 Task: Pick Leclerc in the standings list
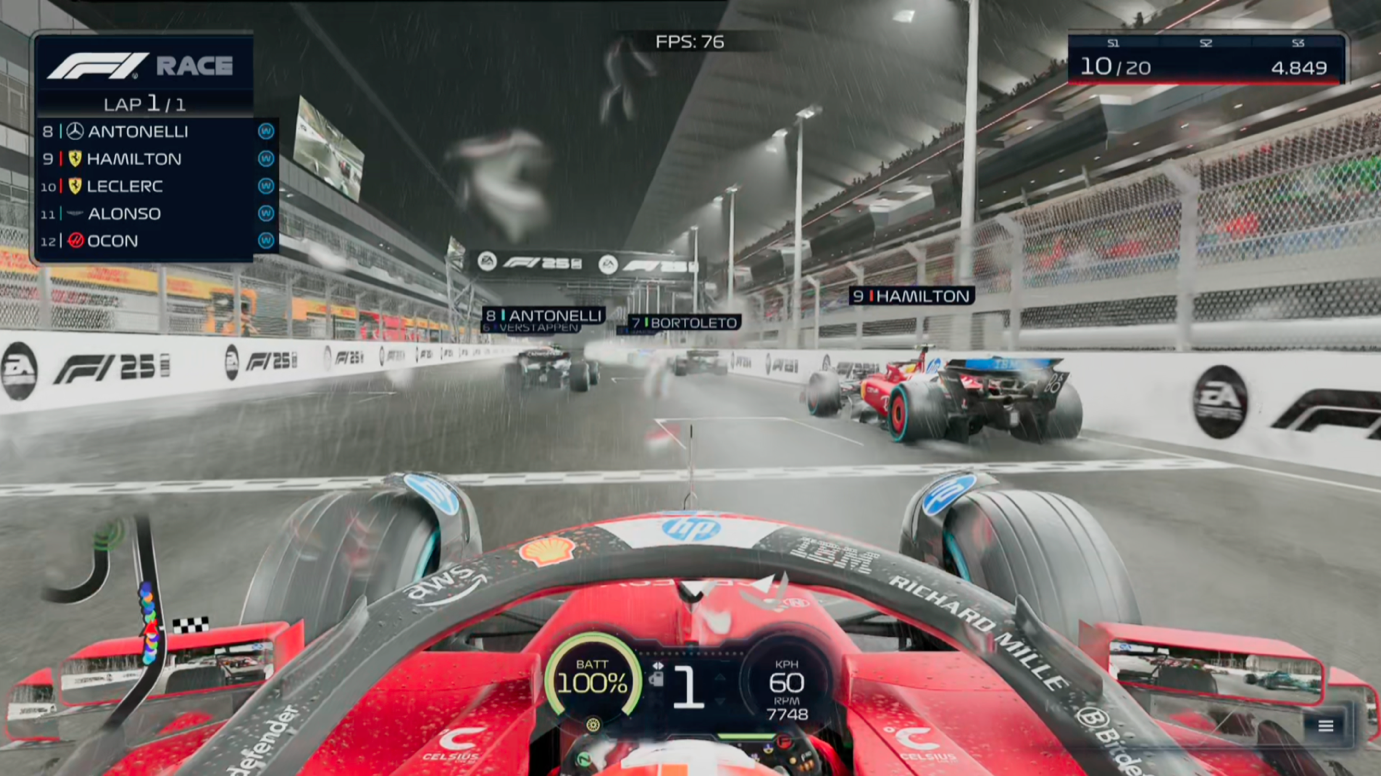pos(155,186)
